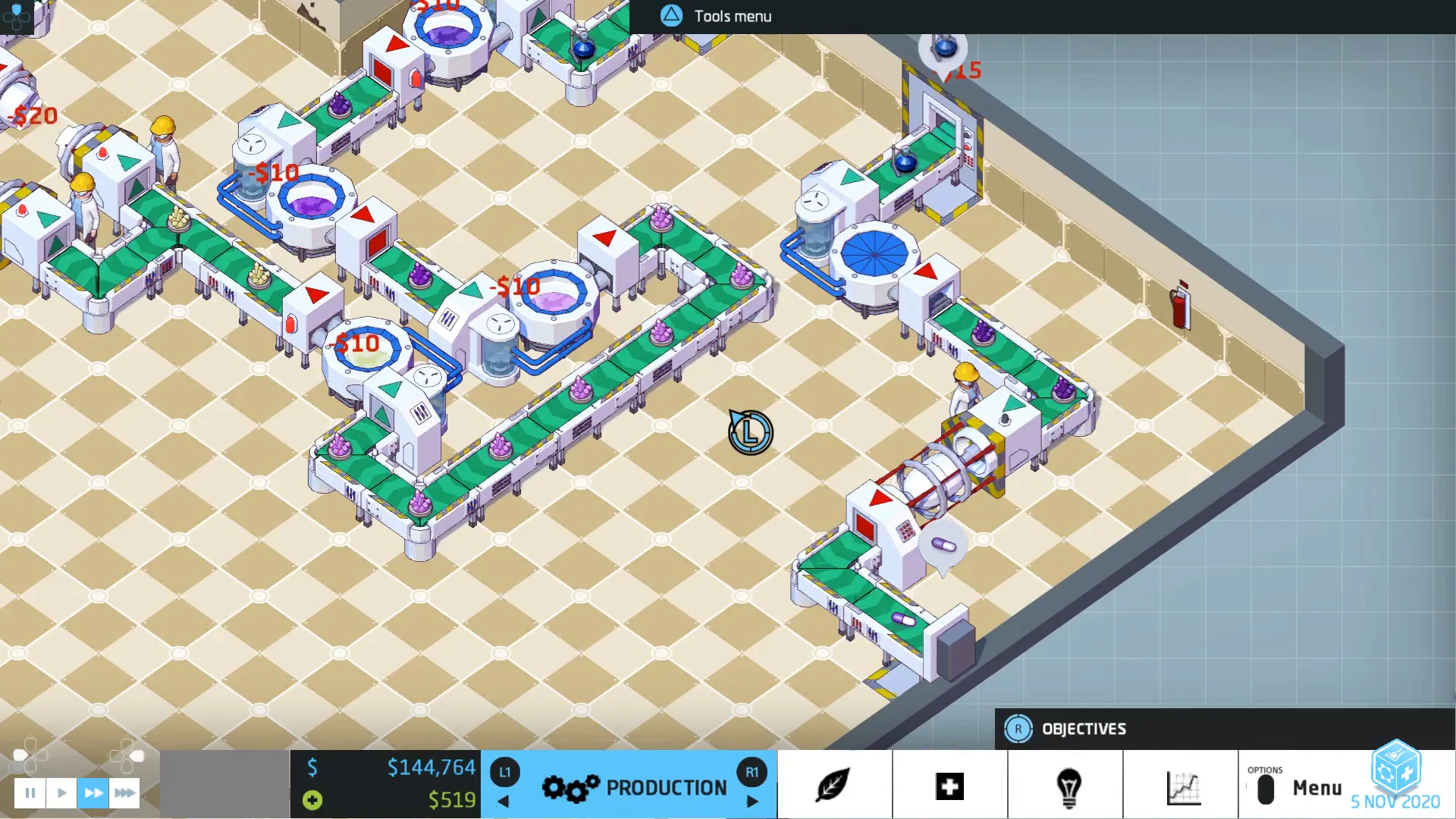The image size is (1456, 819).
Task: Click the green plus beside the $519 profit
Action: click(x=311, y=800)
